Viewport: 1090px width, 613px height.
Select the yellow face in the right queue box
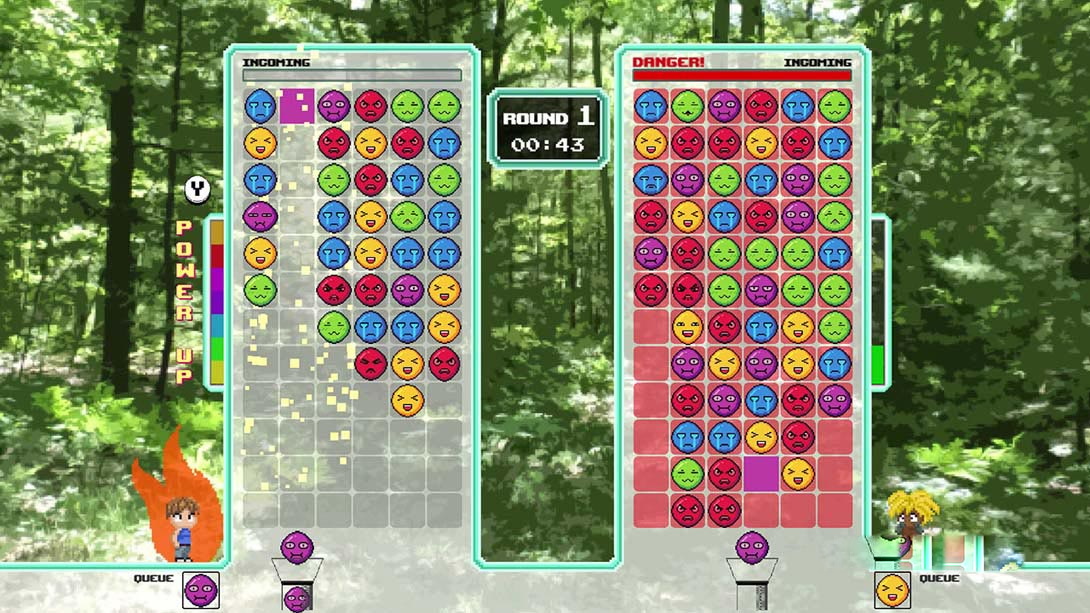click(x=892, y=590)
